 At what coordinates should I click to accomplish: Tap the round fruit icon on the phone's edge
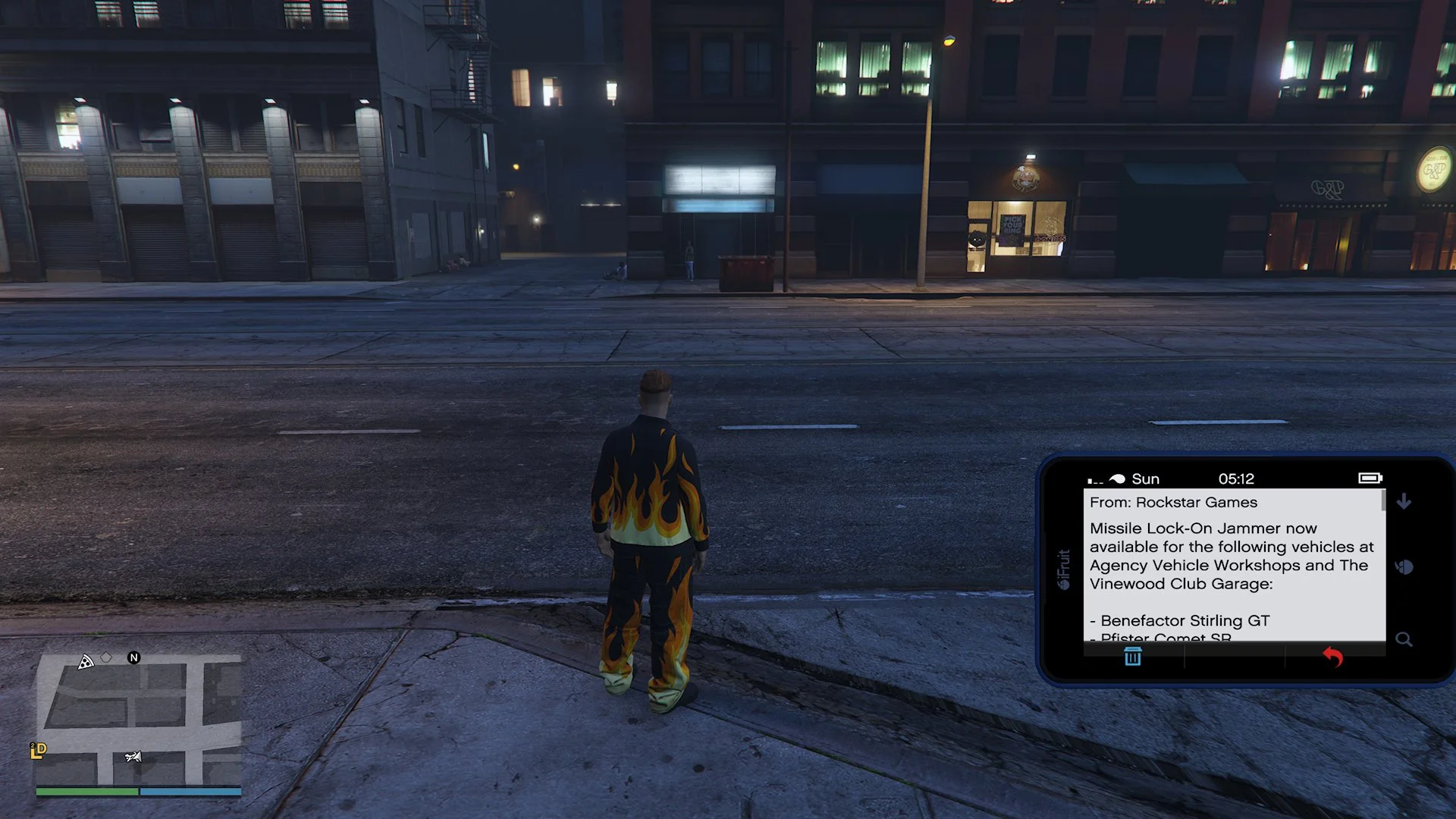[1404, 566]
